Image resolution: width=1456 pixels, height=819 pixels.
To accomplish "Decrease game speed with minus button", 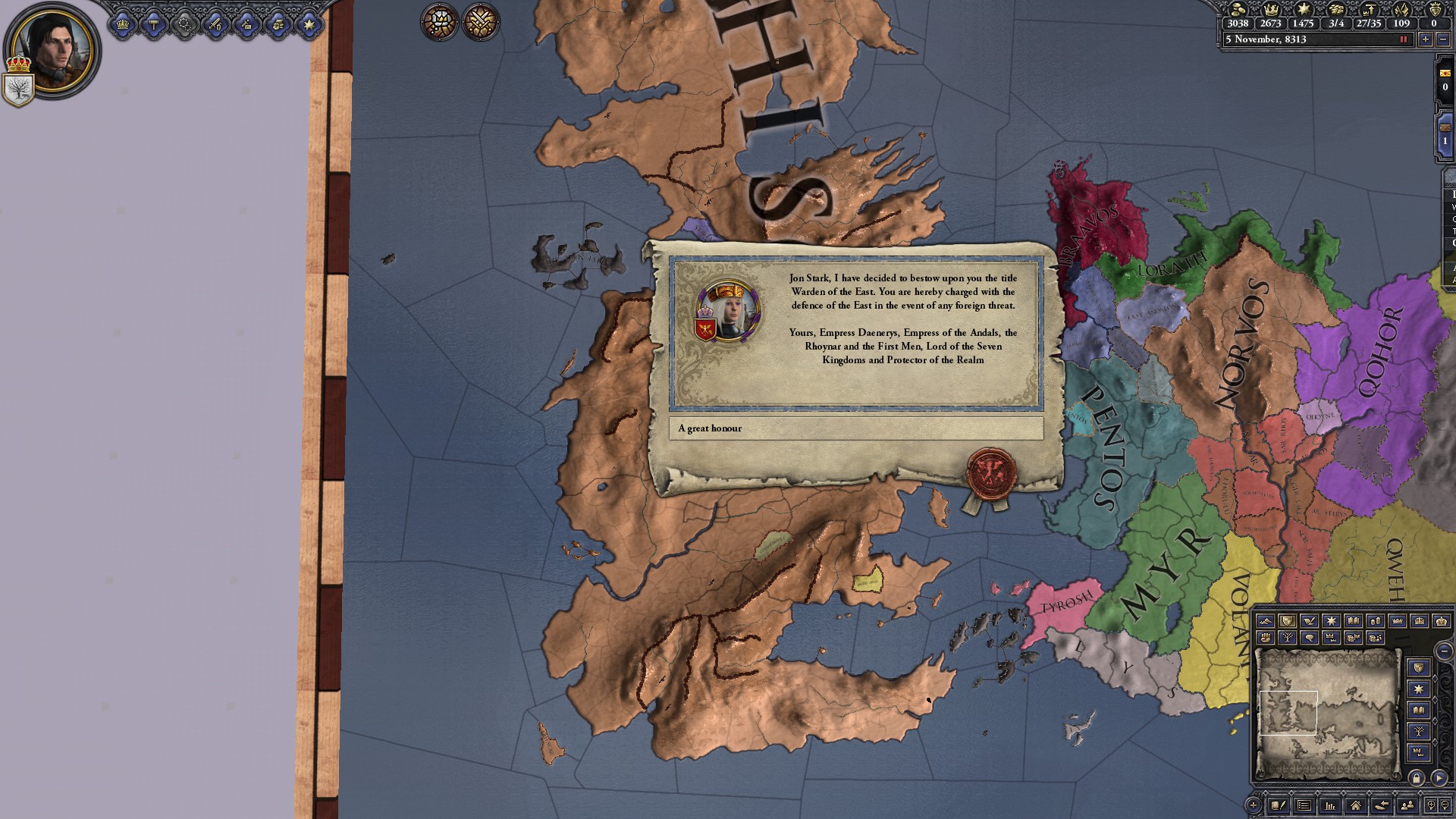I will coord(1442,39).
